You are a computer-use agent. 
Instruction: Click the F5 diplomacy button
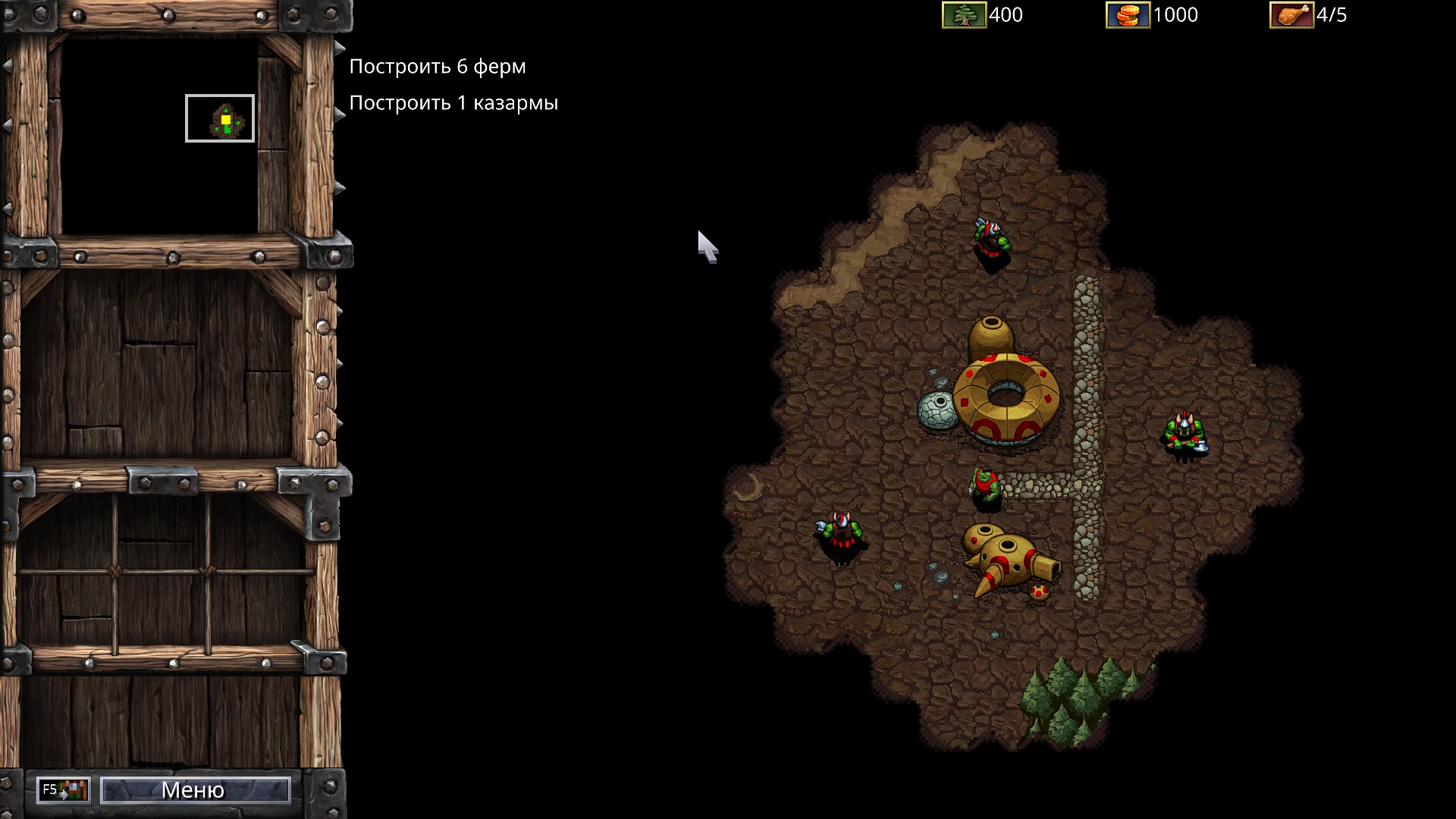[x=64, y=790]
